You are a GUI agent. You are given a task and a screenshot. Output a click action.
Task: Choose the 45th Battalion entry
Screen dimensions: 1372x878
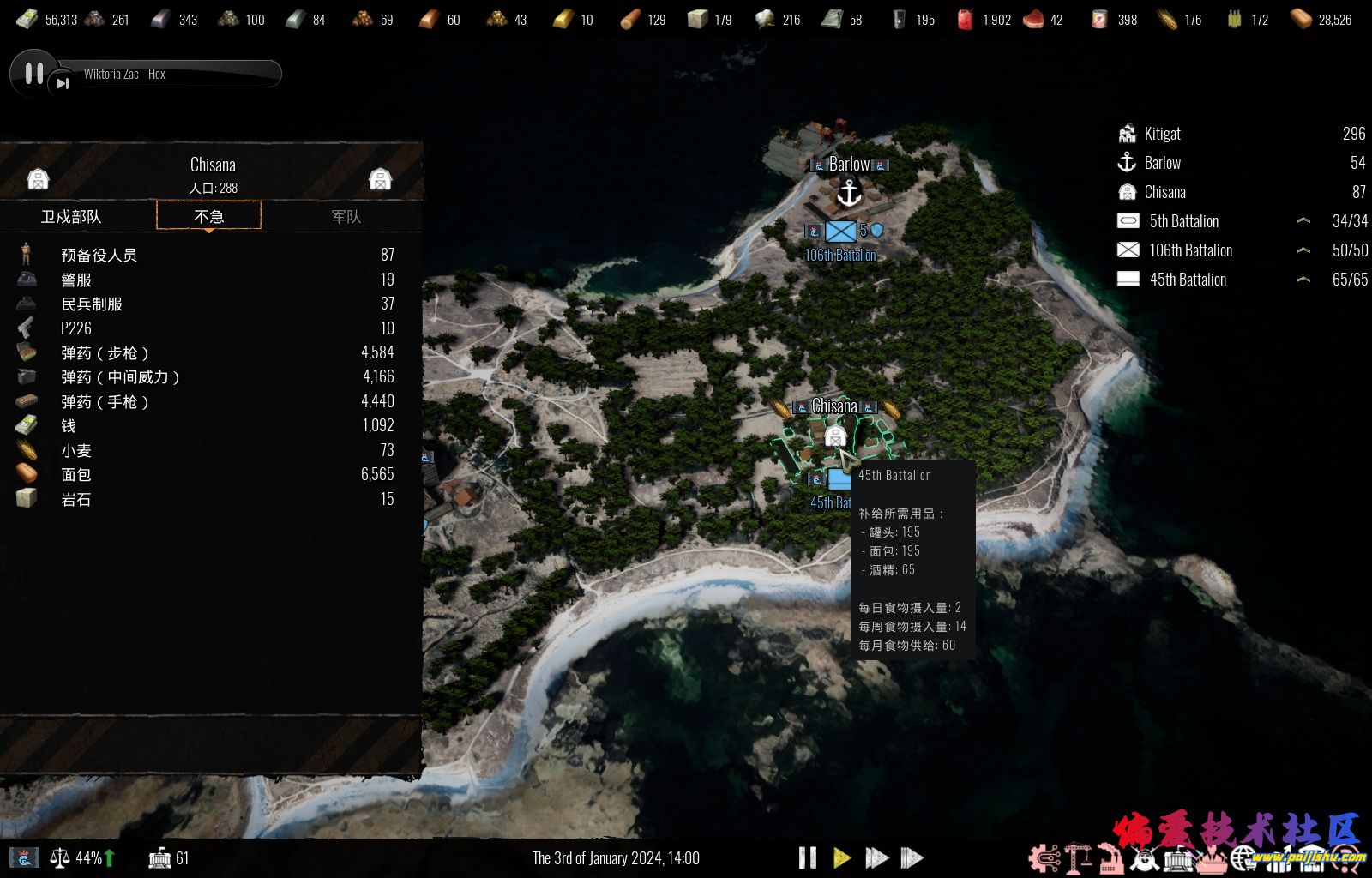coord(1188,280)
